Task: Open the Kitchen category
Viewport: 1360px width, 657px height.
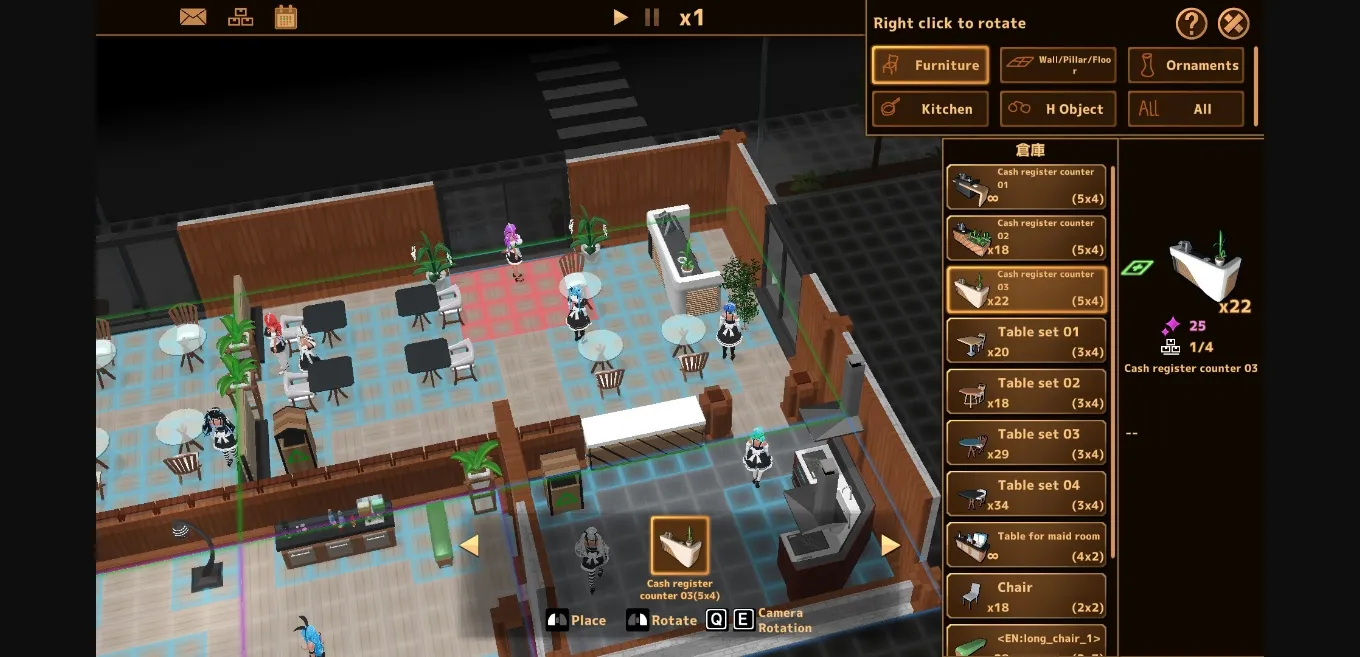Action: (930, 109)
